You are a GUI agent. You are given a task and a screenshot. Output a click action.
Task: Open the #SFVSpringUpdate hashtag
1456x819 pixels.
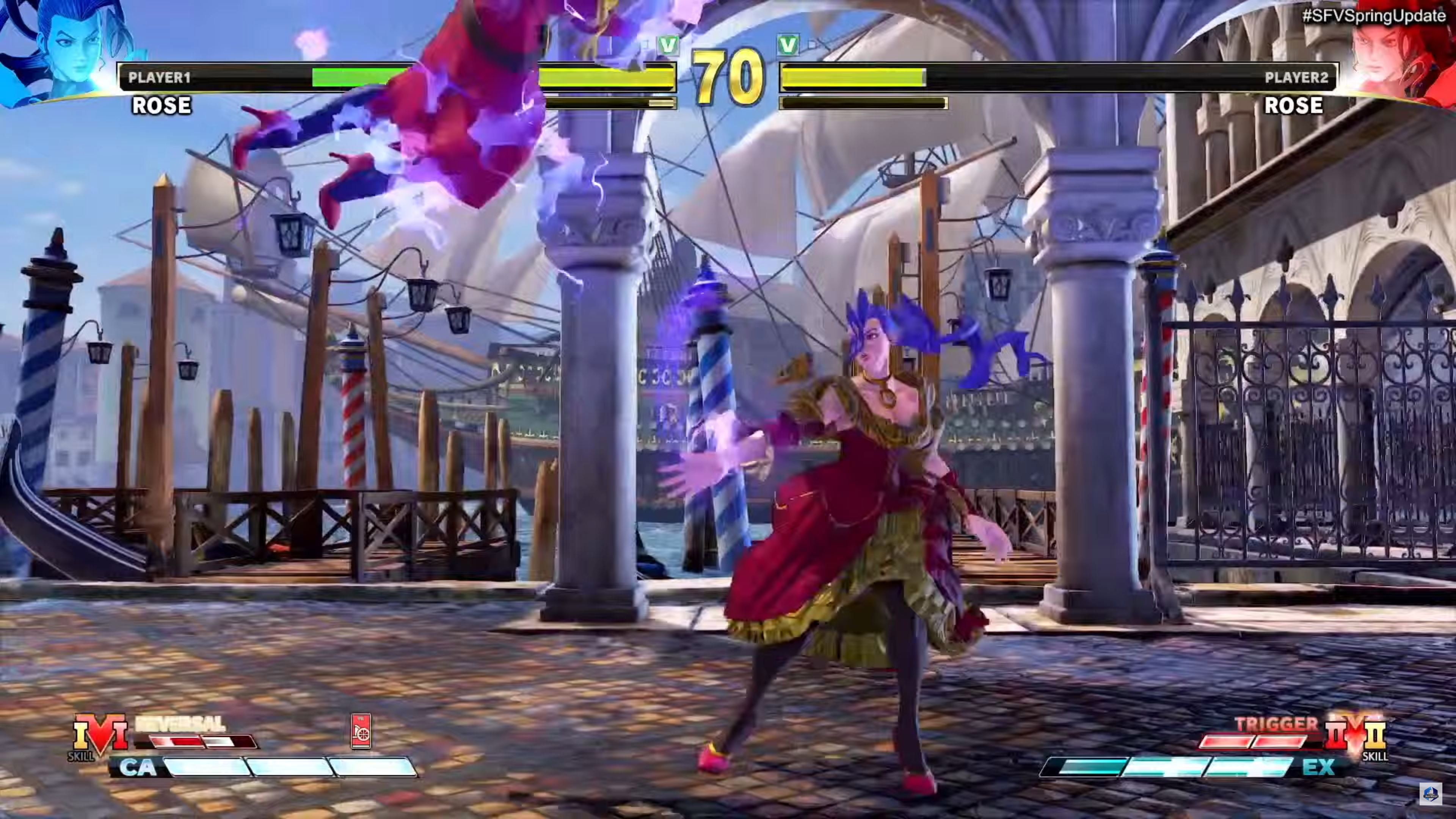[x=1373, y=16]
